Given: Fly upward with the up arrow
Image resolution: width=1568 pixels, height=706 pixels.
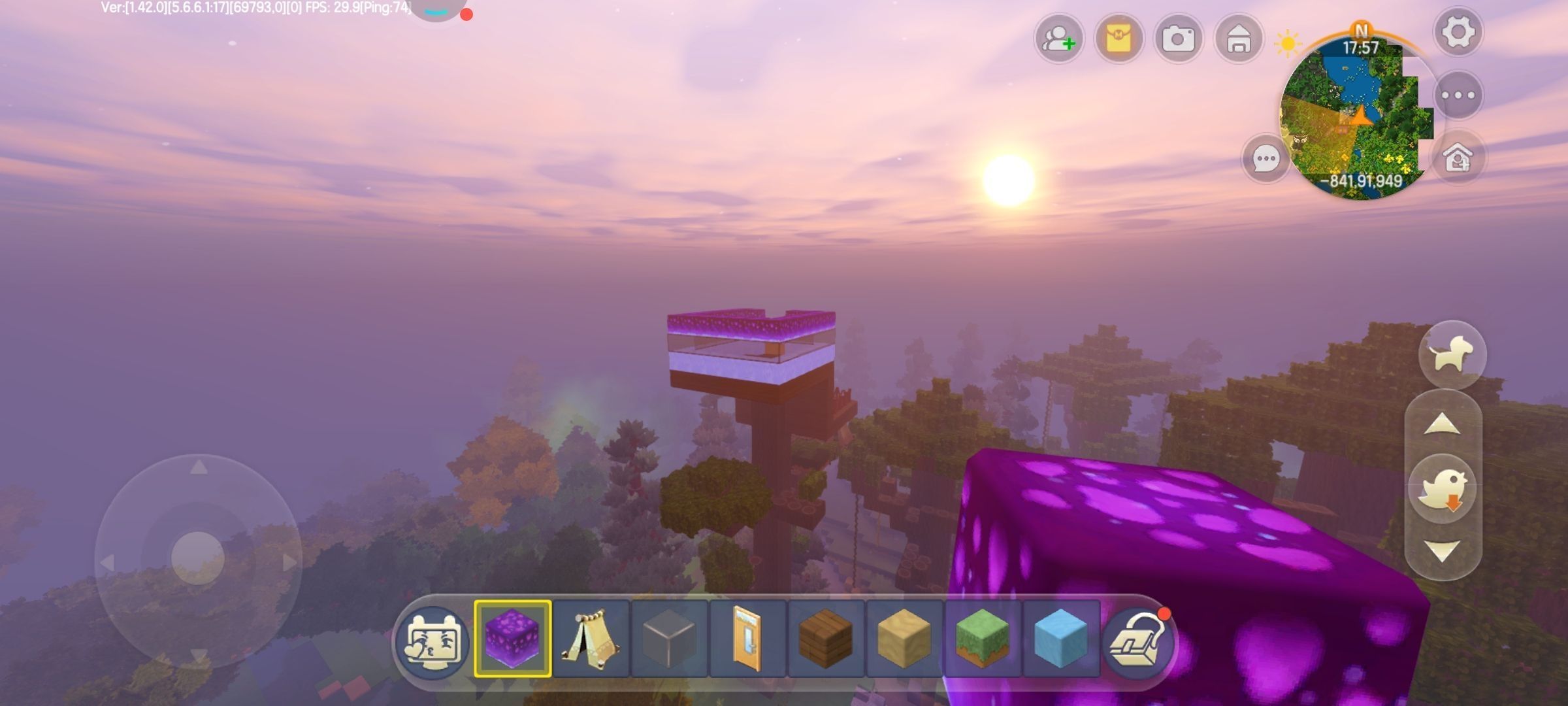Looking at the screenshot, I should [x=1442, y=426].
